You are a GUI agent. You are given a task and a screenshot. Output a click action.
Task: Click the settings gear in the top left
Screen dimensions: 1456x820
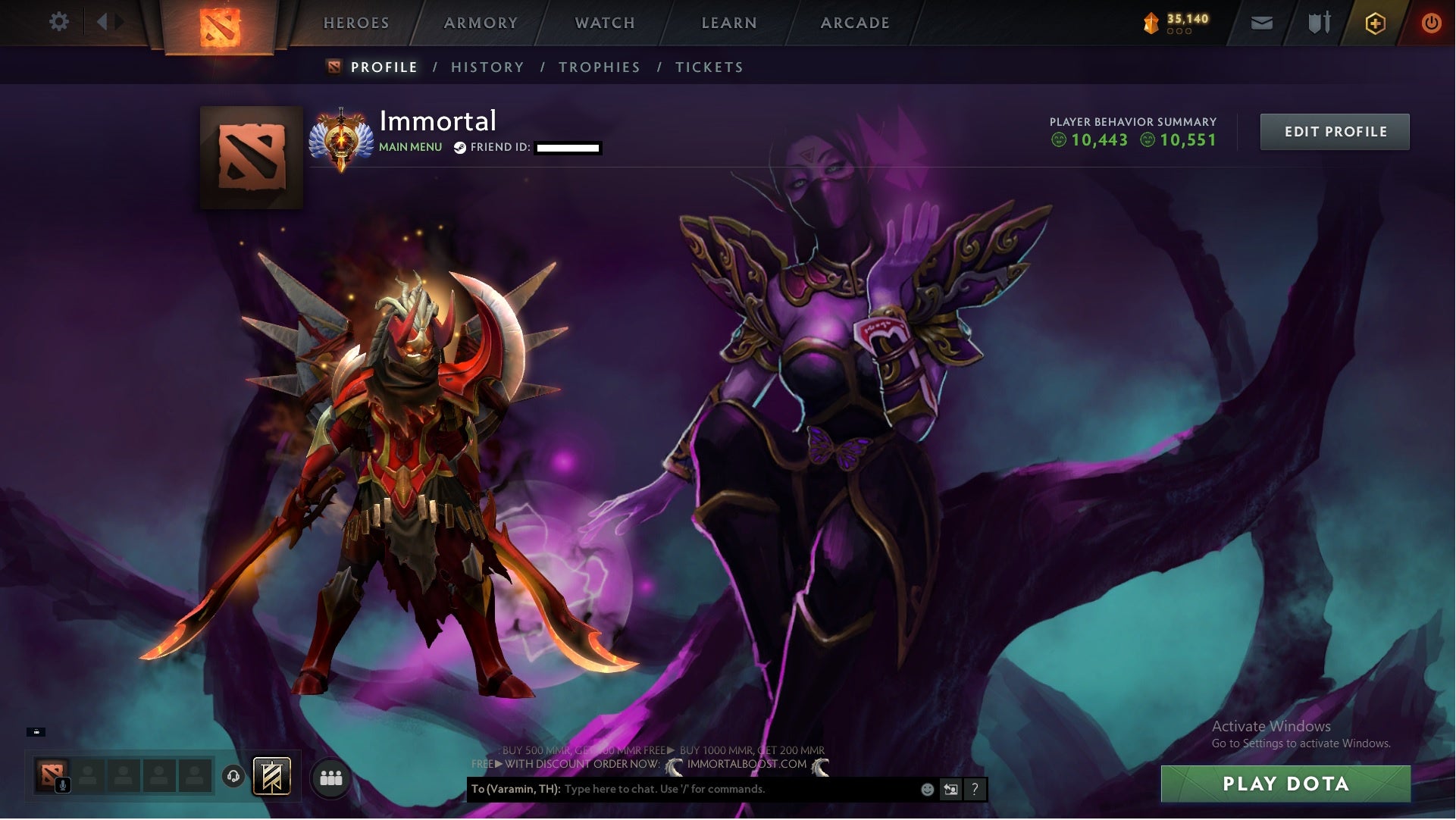point(59,21)
